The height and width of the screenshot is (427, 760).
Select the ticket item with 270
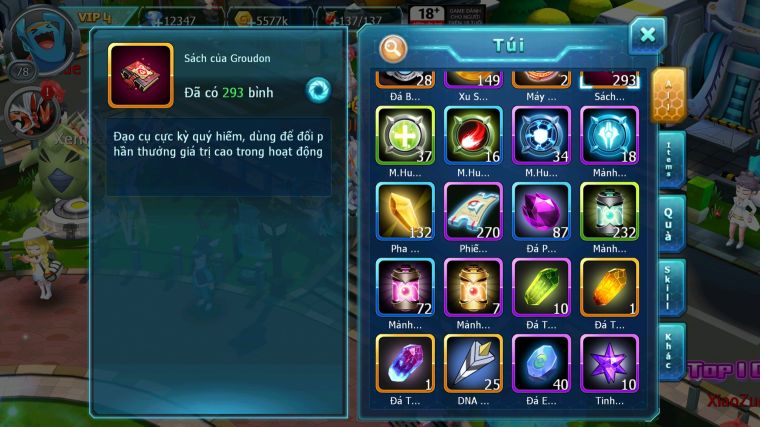click(473, 211)
